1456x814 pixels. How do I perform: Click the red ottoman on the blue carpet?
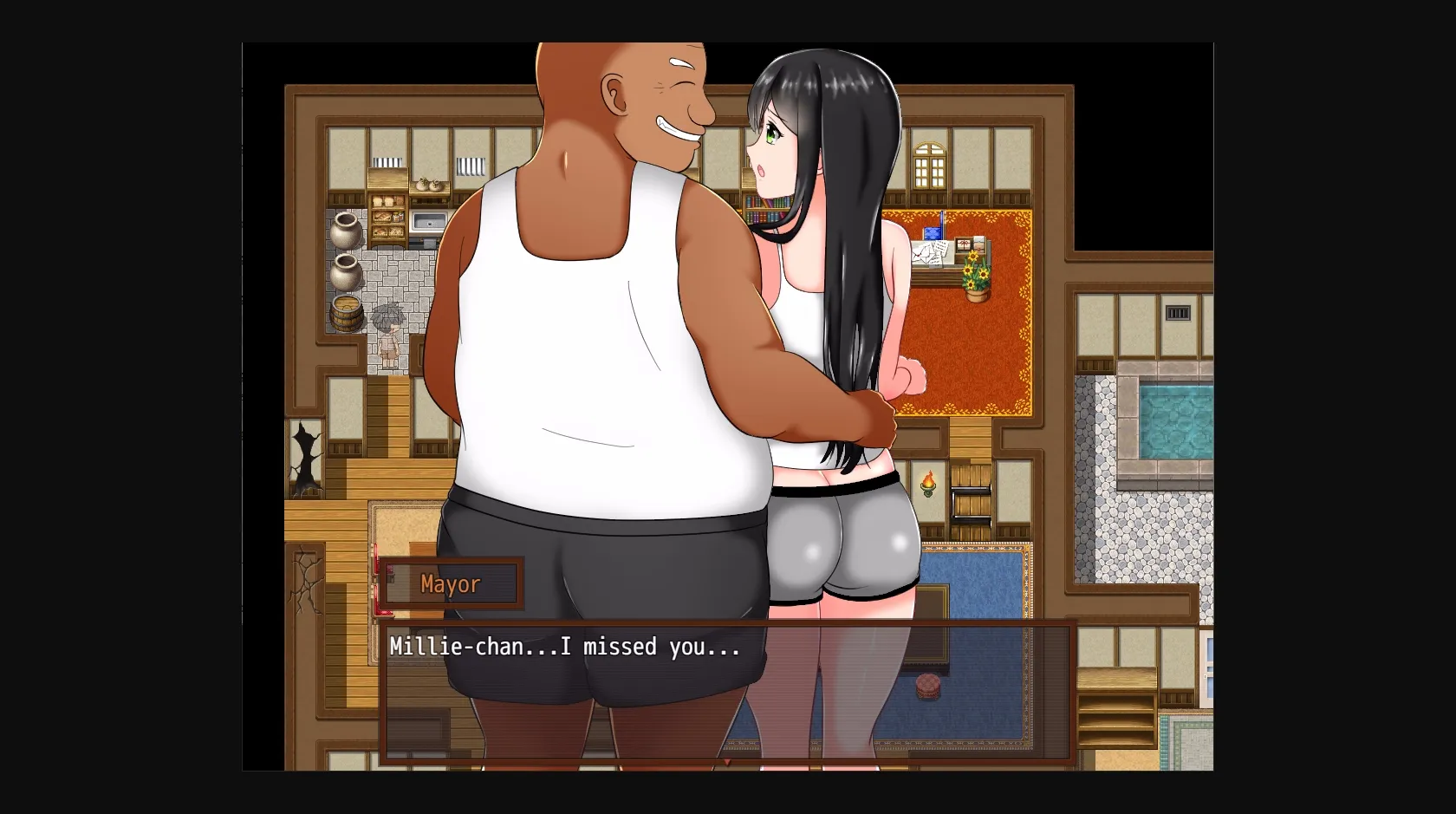[x=926, y=685]
